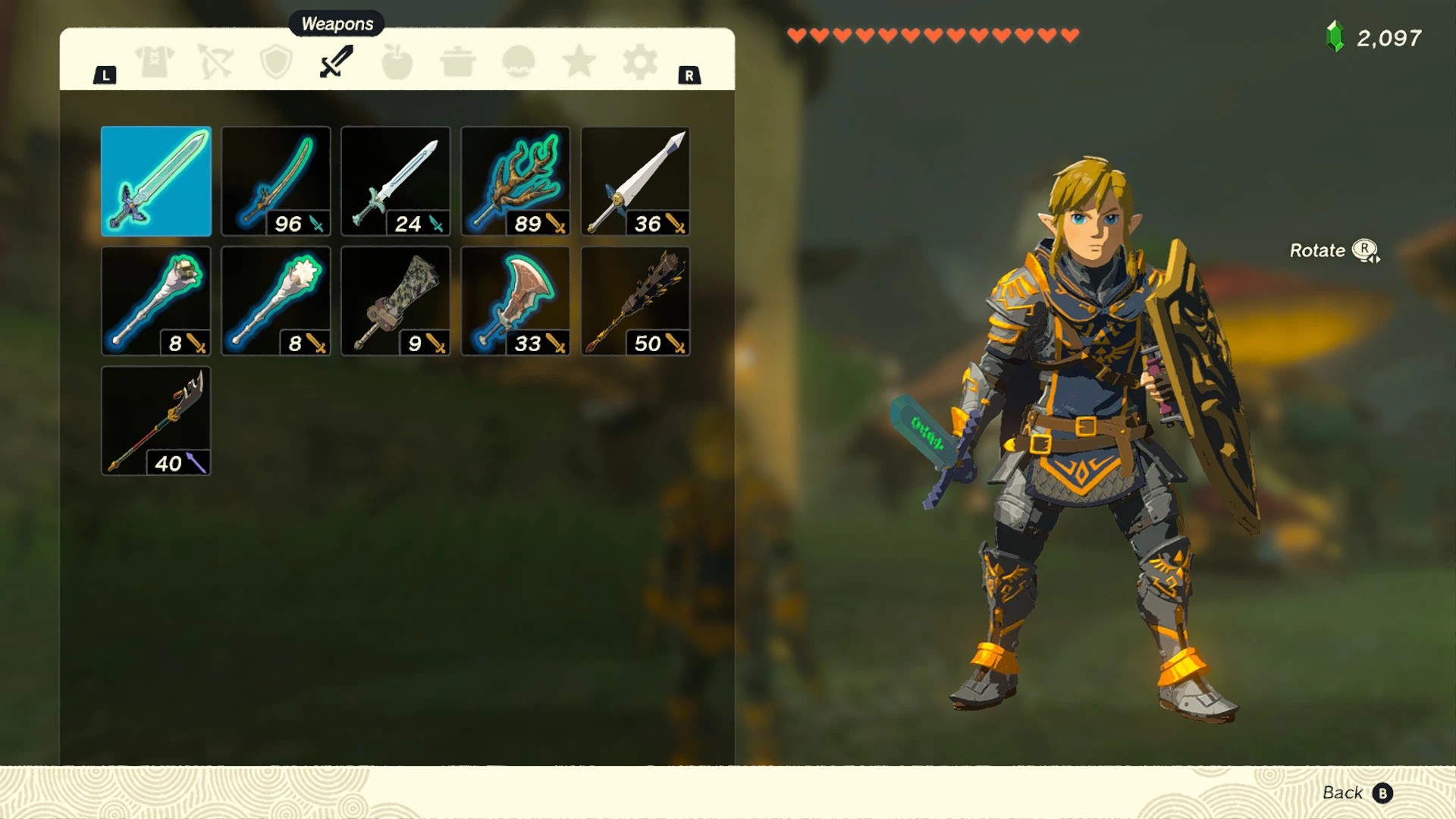This screenshot has width=1456, height=819.
Task: Select the 40-power spear in bottom row
Action: (156, 420)
